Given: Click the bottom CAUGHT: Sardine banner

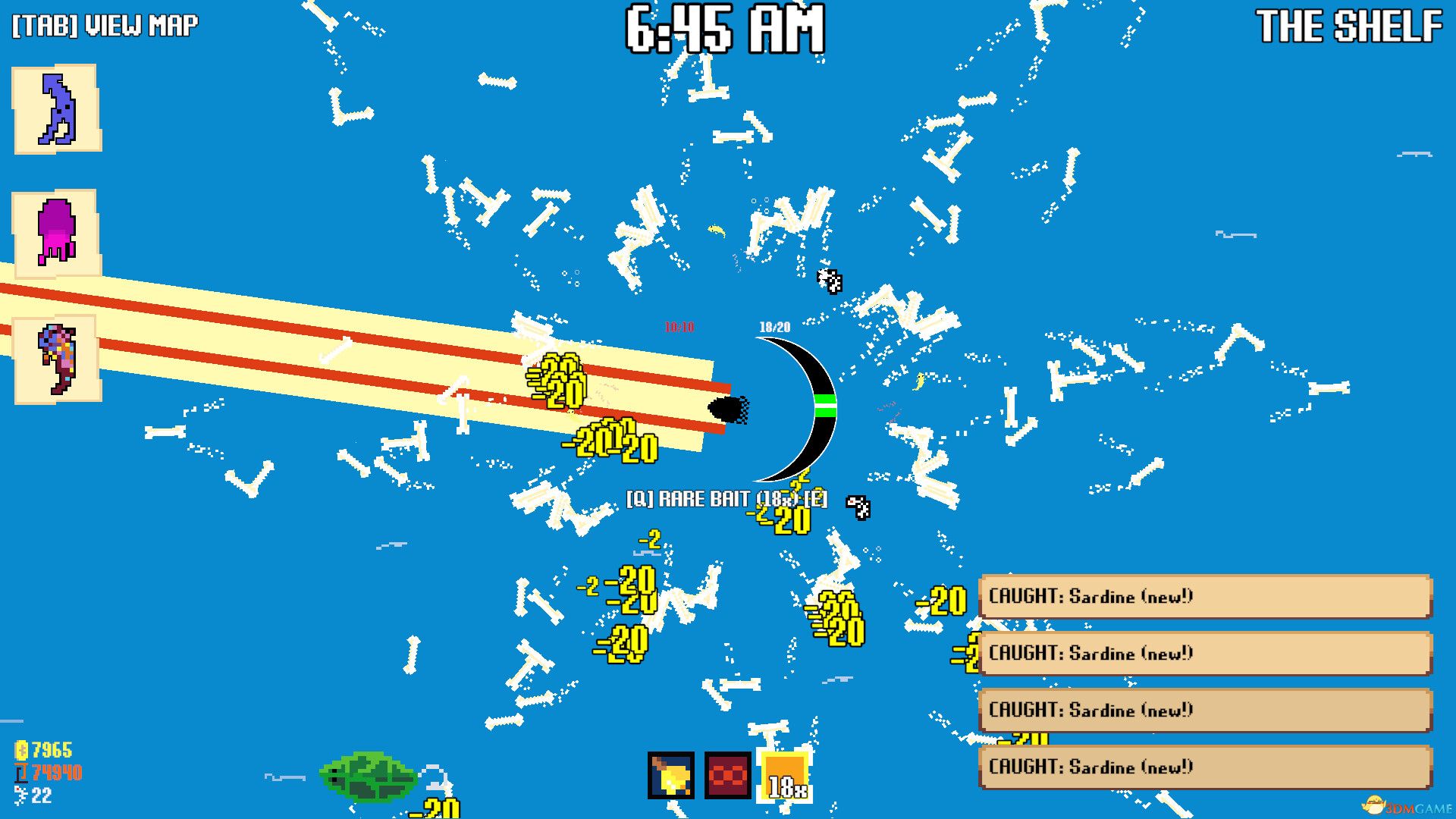Looking at the screenshot, I should pyautogui.click(x=1210, y=767).
